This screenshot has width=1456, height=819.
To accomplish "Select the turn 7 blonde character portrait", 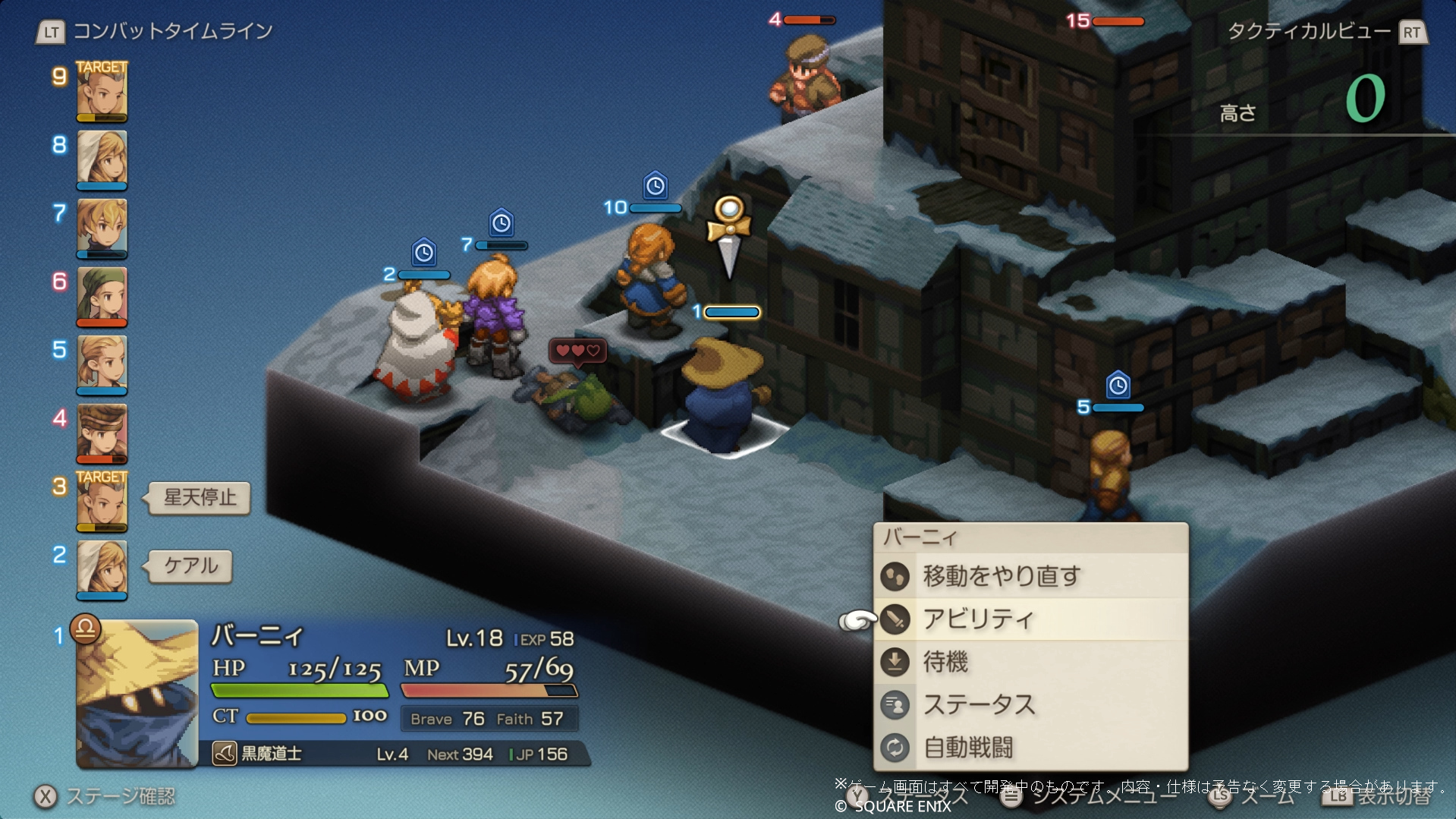I will [x=102, y=228].
